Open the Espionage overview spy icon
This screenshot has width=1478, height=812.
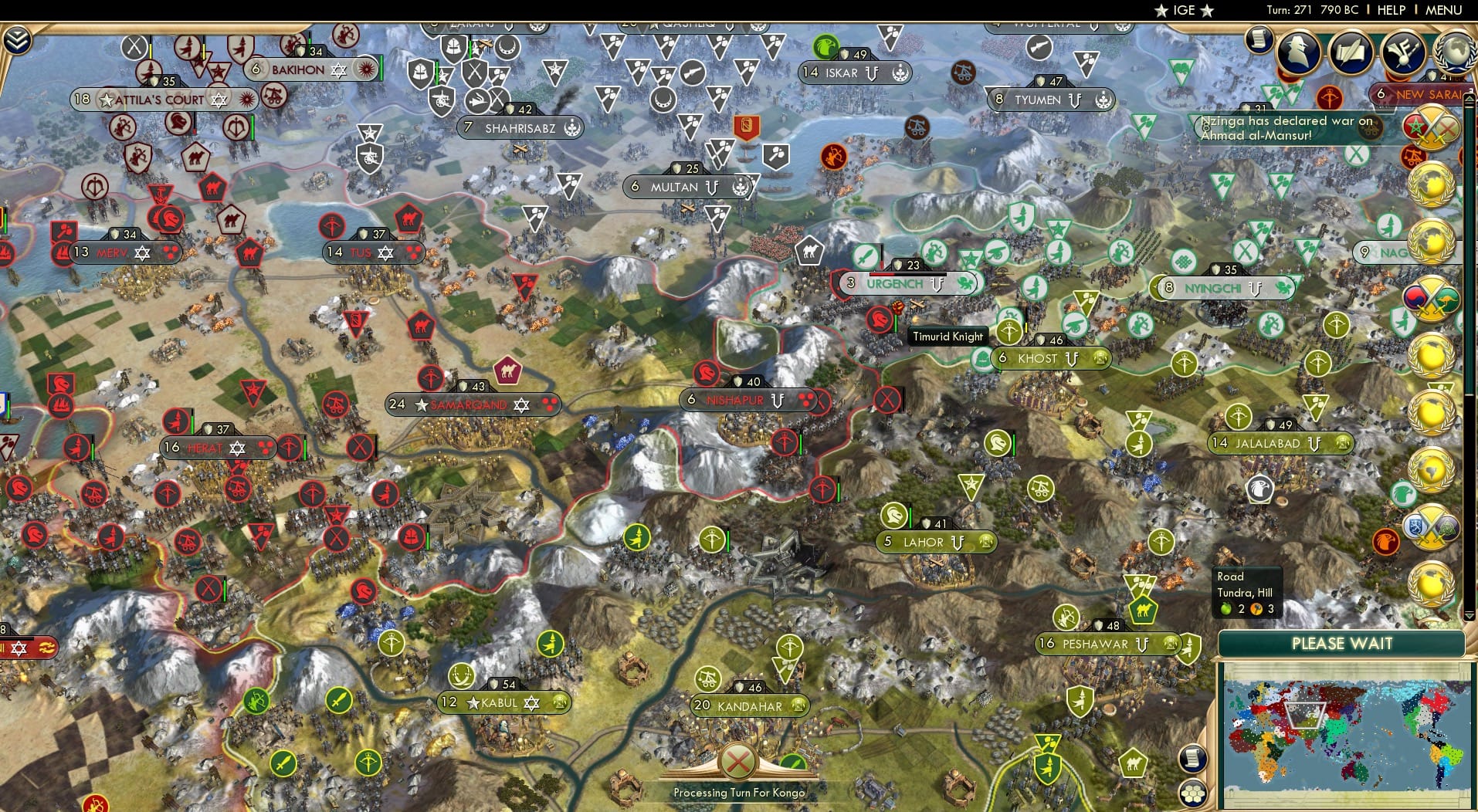point(1298,52)
